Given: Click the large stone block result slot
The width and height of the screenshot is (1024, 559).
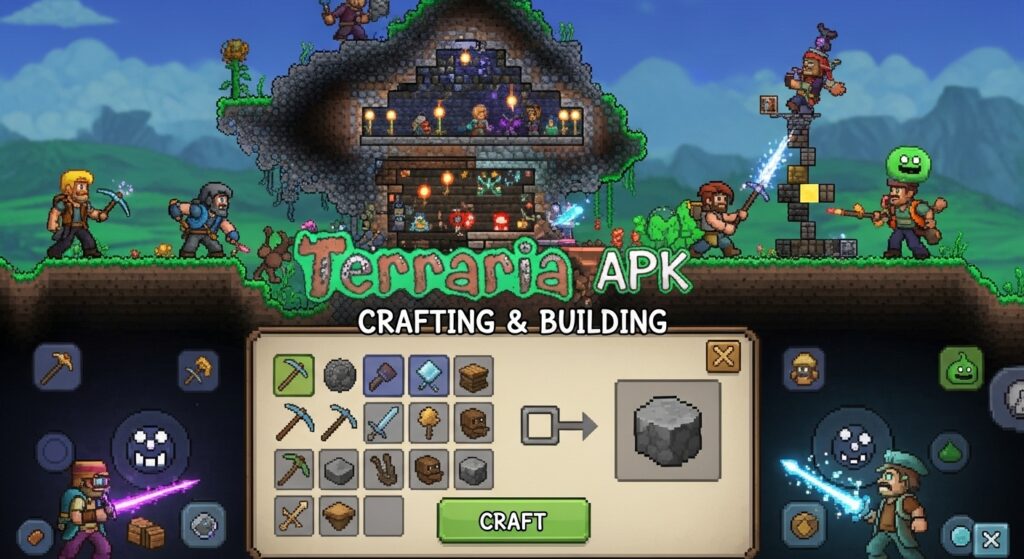Looking at the screenshot, I should [668, 429].
